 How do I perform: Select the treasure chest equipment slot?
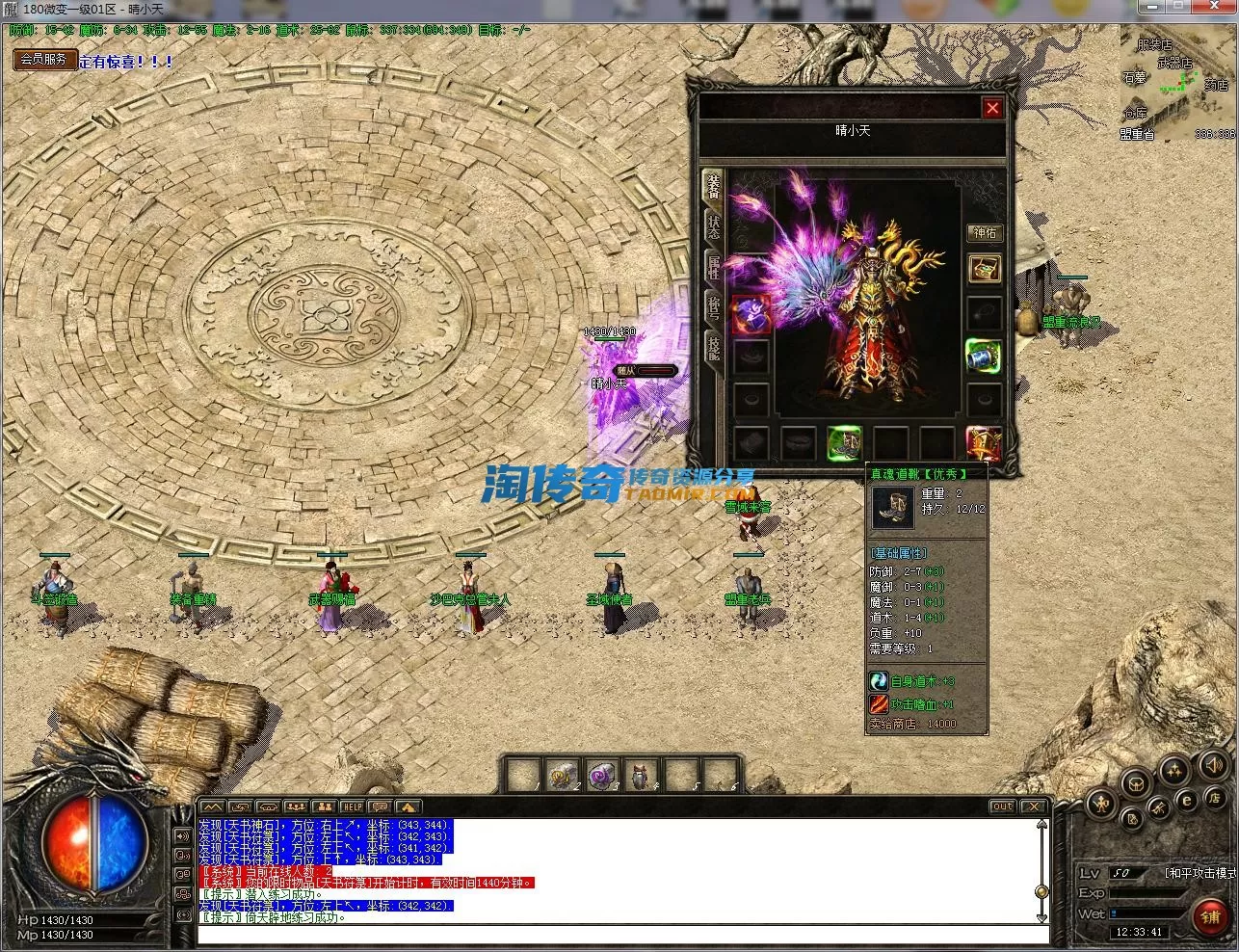[x=984, y=269]
